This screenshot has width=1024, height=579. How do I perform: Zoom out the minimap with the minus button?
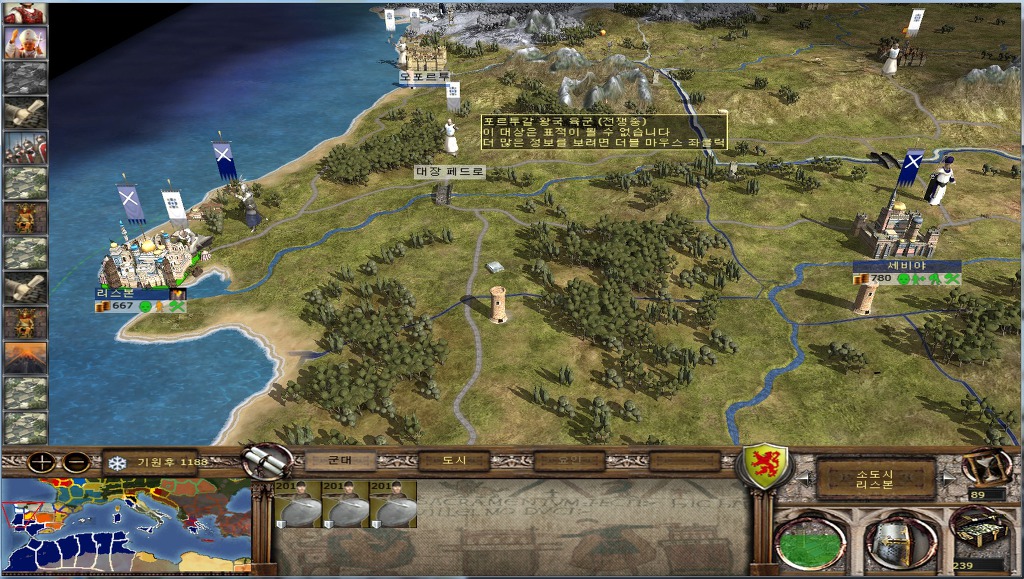(77, 463)
